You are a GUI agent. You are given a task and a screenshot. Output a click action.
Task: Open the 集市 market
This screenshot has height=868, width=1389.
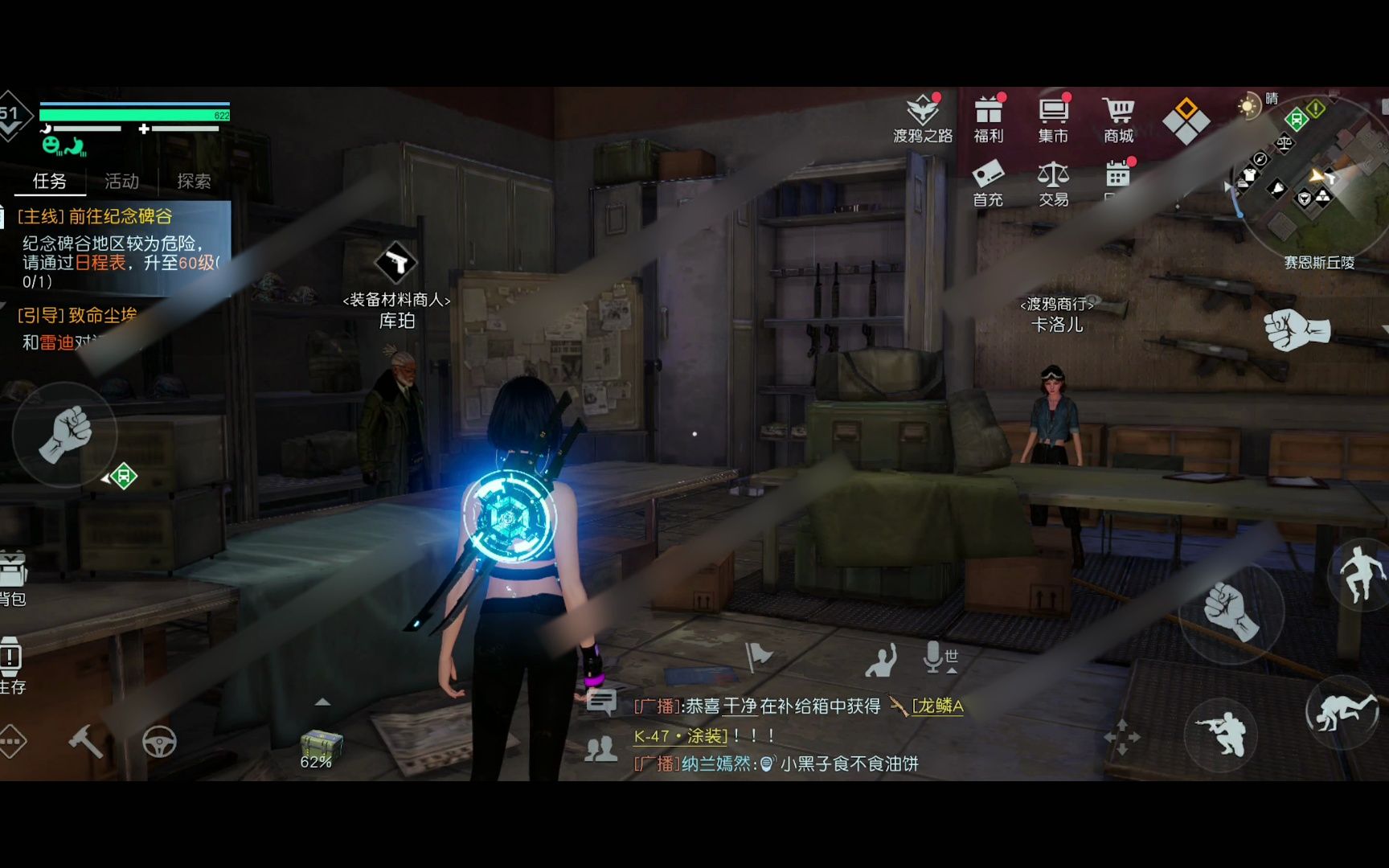tap(1053, 119)
